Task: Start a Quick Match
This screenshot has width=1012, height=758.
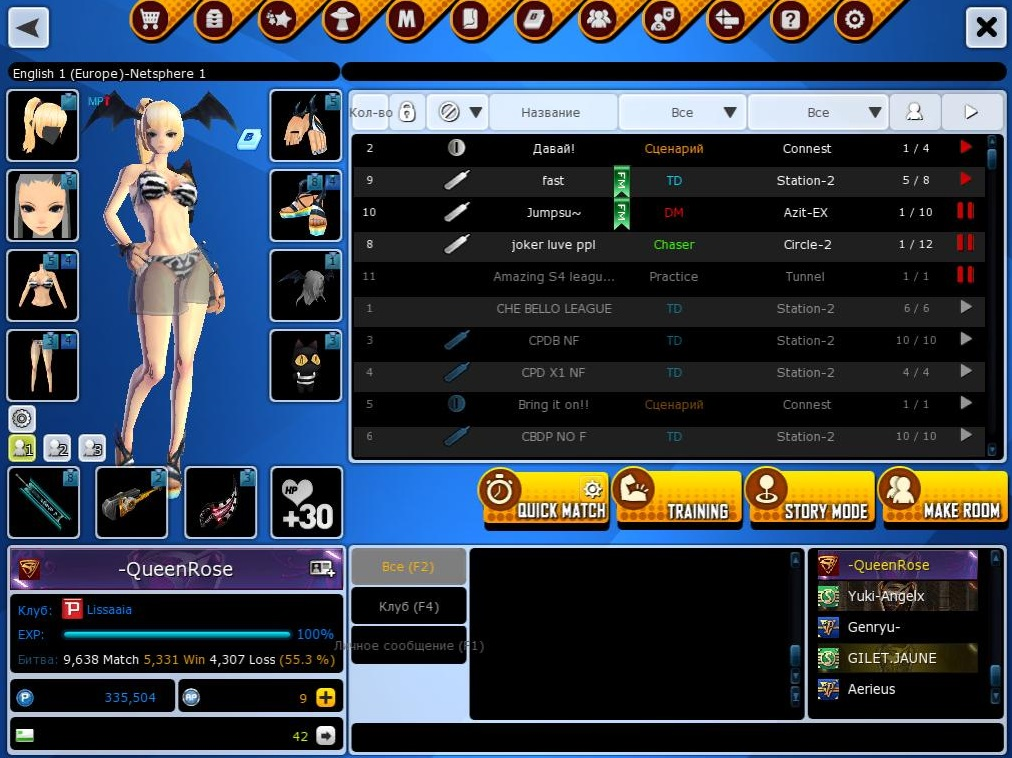Action: point(544,498)
